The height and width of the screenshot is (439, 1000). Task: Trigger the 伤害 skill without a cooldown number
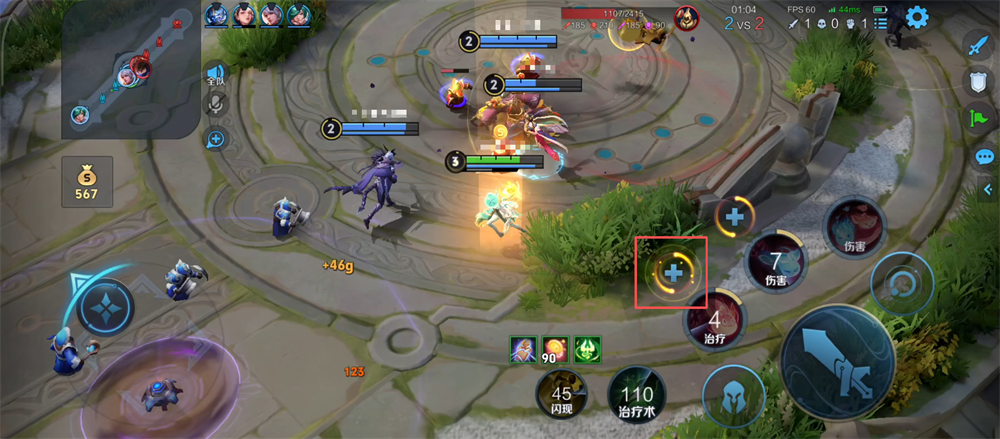pyautogui.click(x=854, y=228)
